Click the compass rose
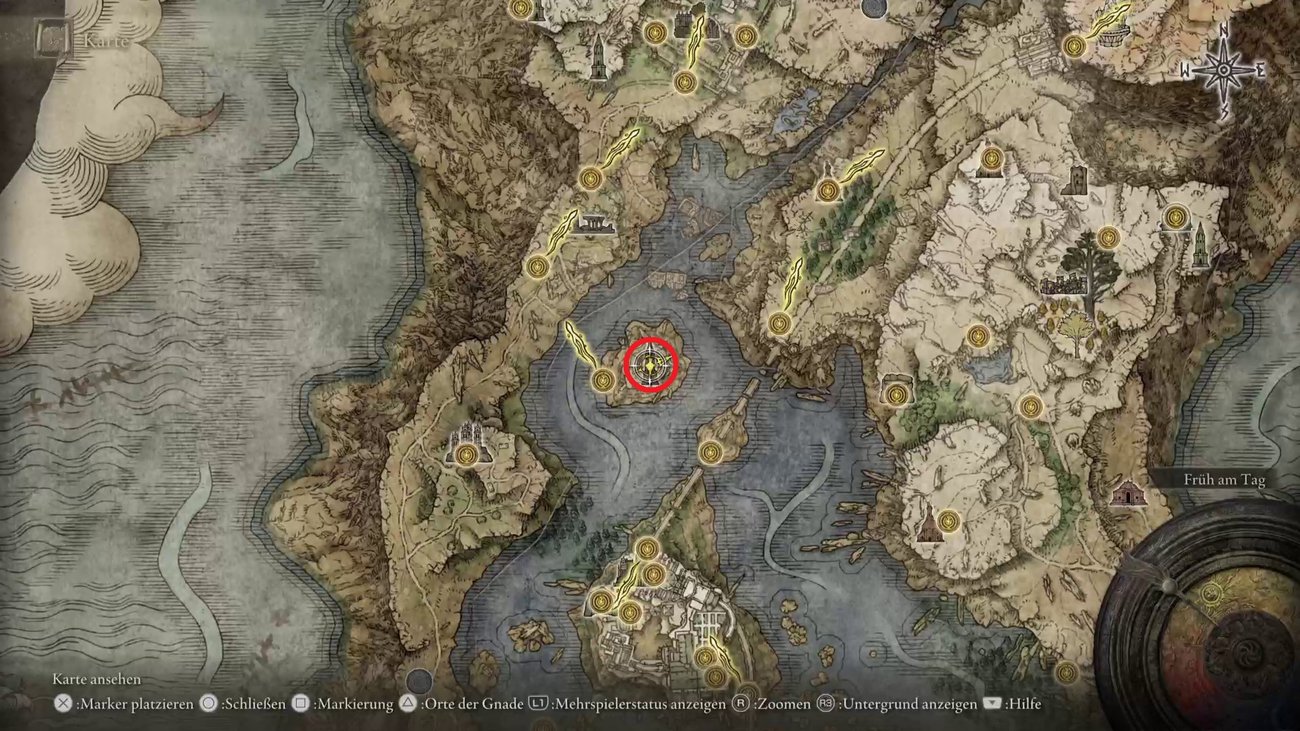 click(x=1224, y=70)
